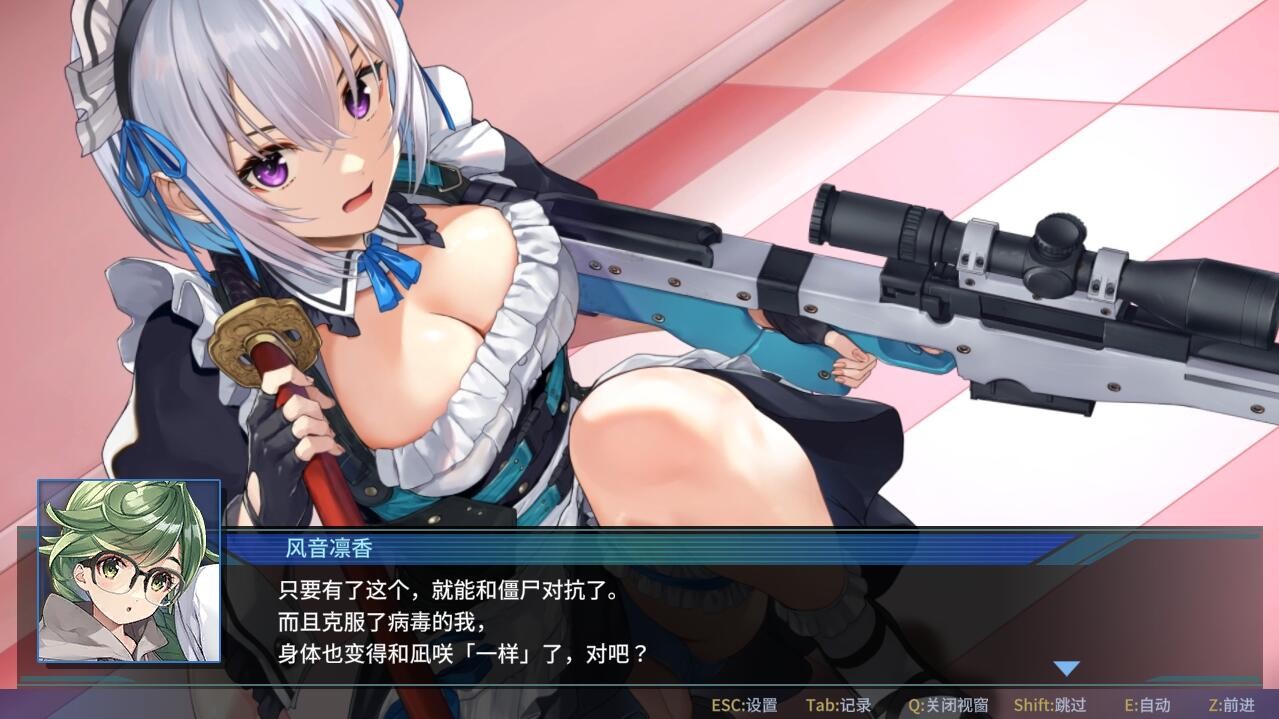The height and width of the screenshot is (719, 1279).
Task: Turn on 自动 auto-play mode
Action: 1147,705
